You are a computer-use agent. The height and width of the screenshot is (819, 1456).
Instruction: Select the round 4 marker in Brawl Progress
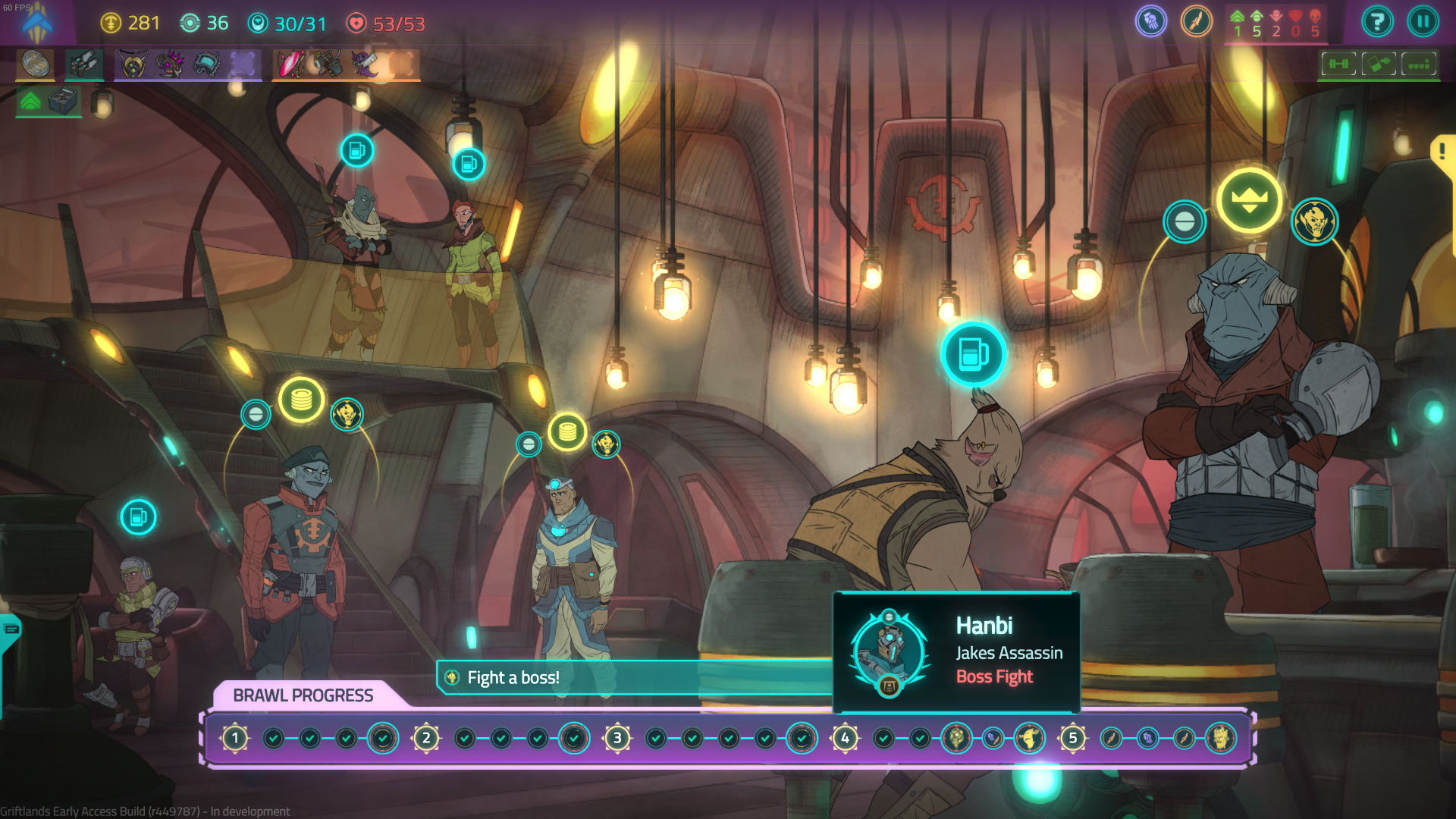[845, 738]
